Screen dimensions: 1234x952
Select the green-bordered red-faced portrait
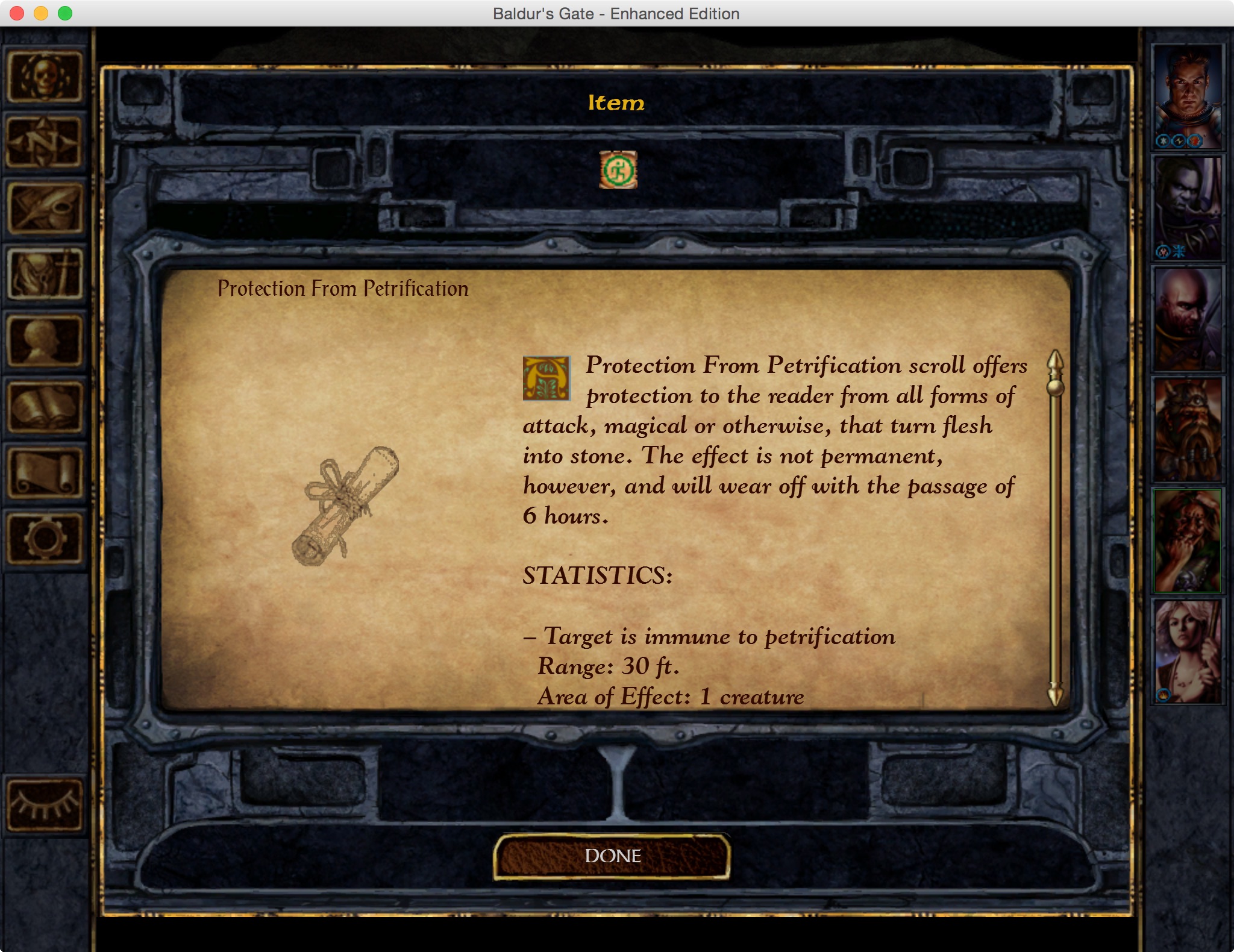(x=1187, y=540)
